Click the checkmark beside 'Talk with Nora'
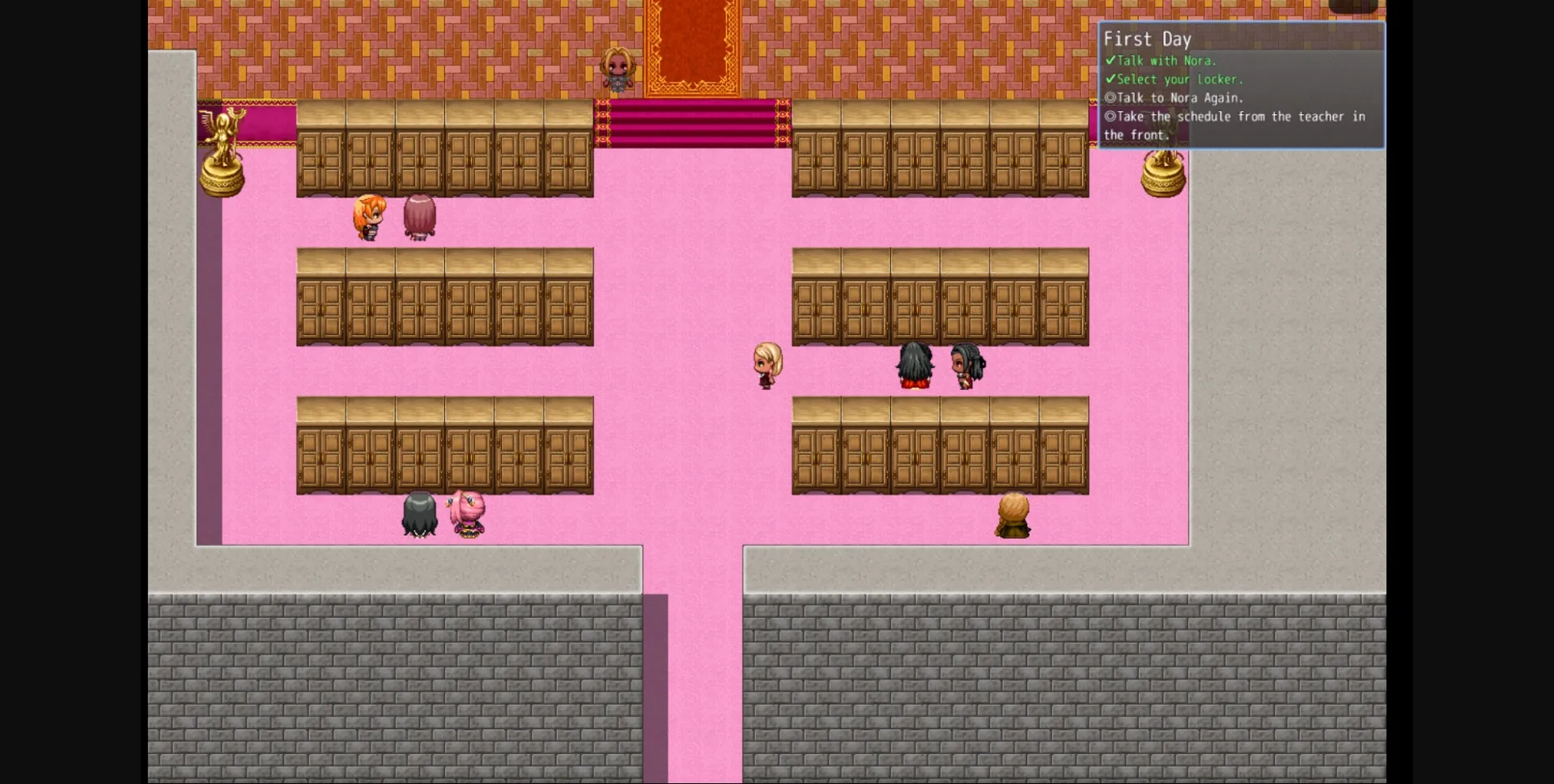Viewport: 1554px width, 784px height. [1110, 61]
